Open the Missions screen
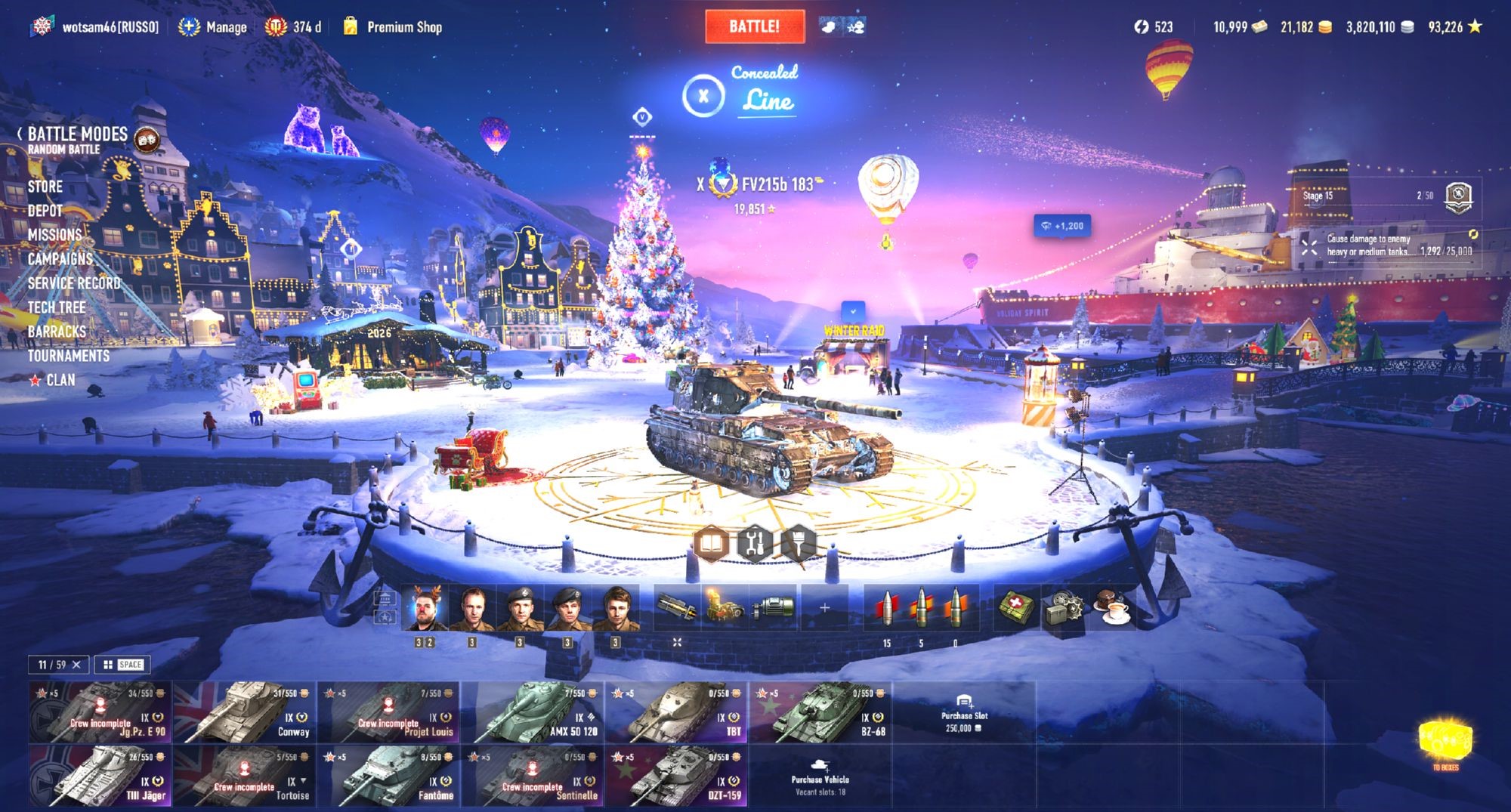The image size is (1511, 812). coord(54,235)
